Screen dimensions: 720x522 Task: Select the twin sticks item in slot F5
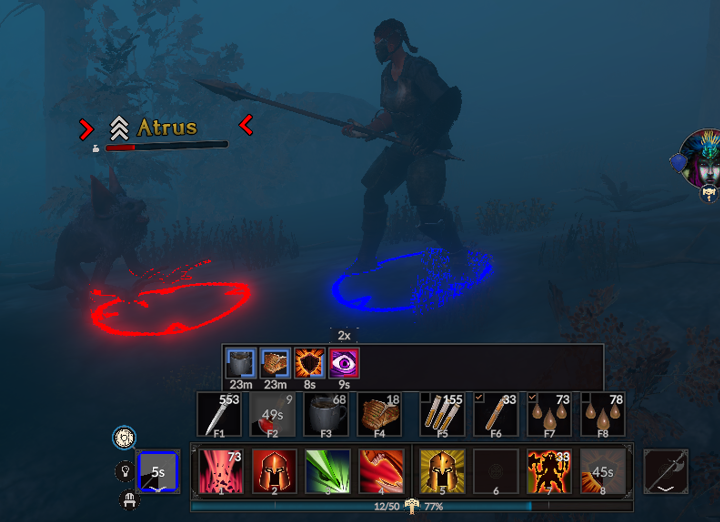pyautogui.click(x=442, y=415)
